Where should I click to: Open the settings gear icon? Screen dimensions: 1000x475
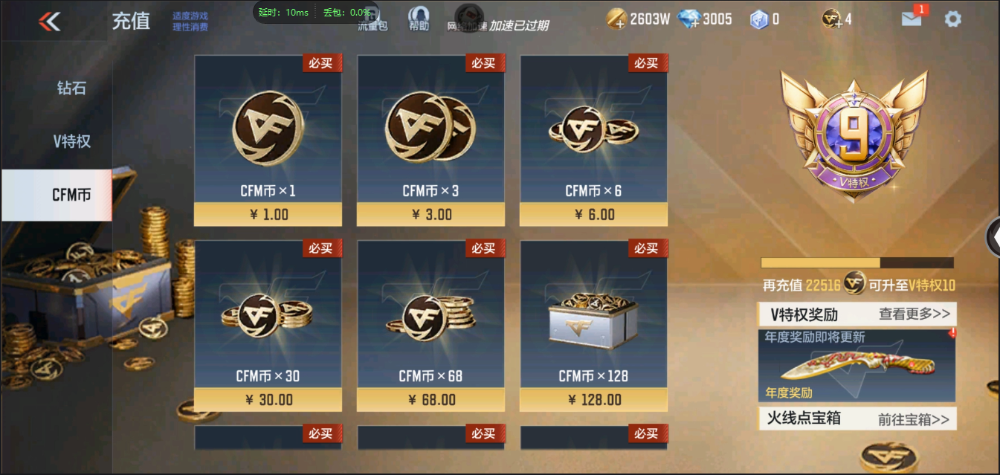point(953,19)
